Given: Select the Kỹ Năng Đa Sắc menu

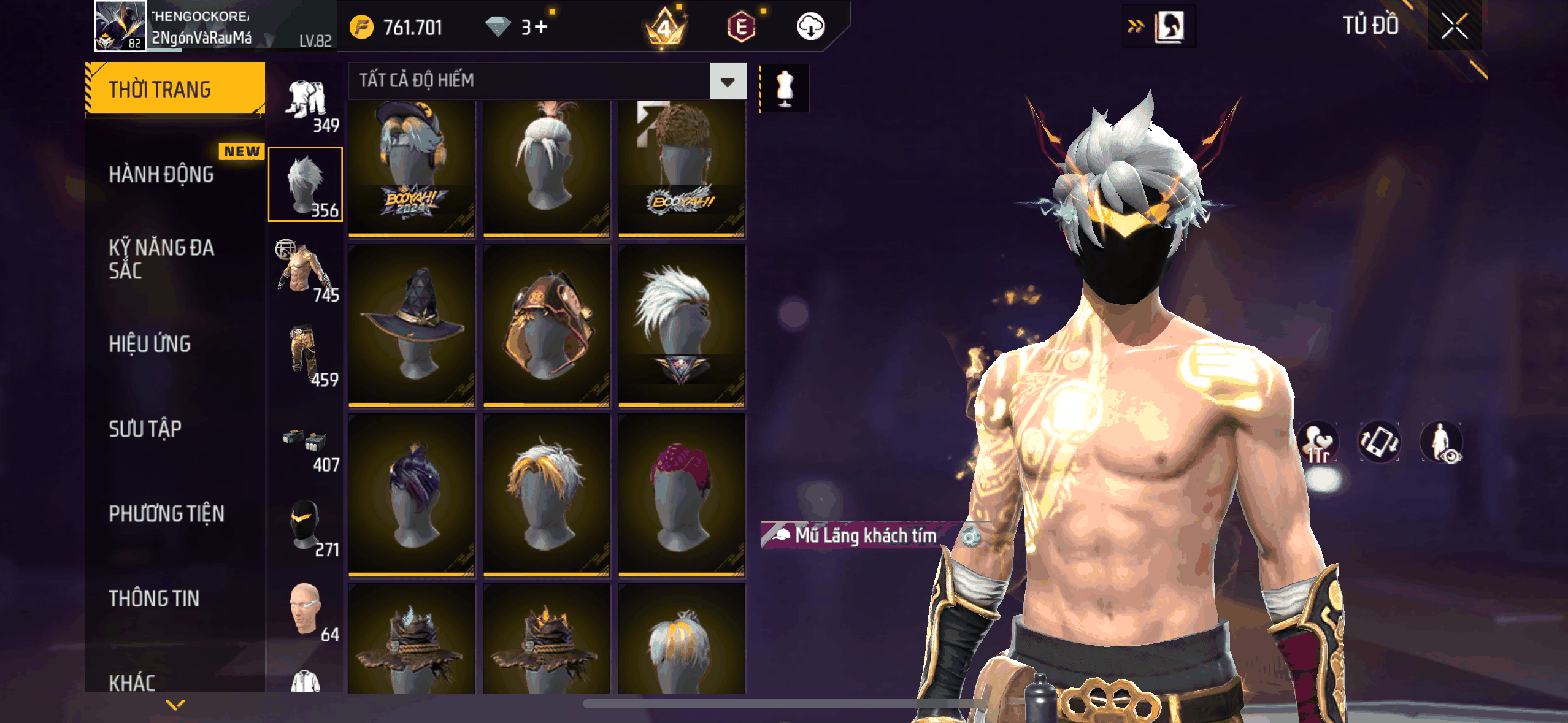Looking at the screenshot, I should (x=161, y=259).
